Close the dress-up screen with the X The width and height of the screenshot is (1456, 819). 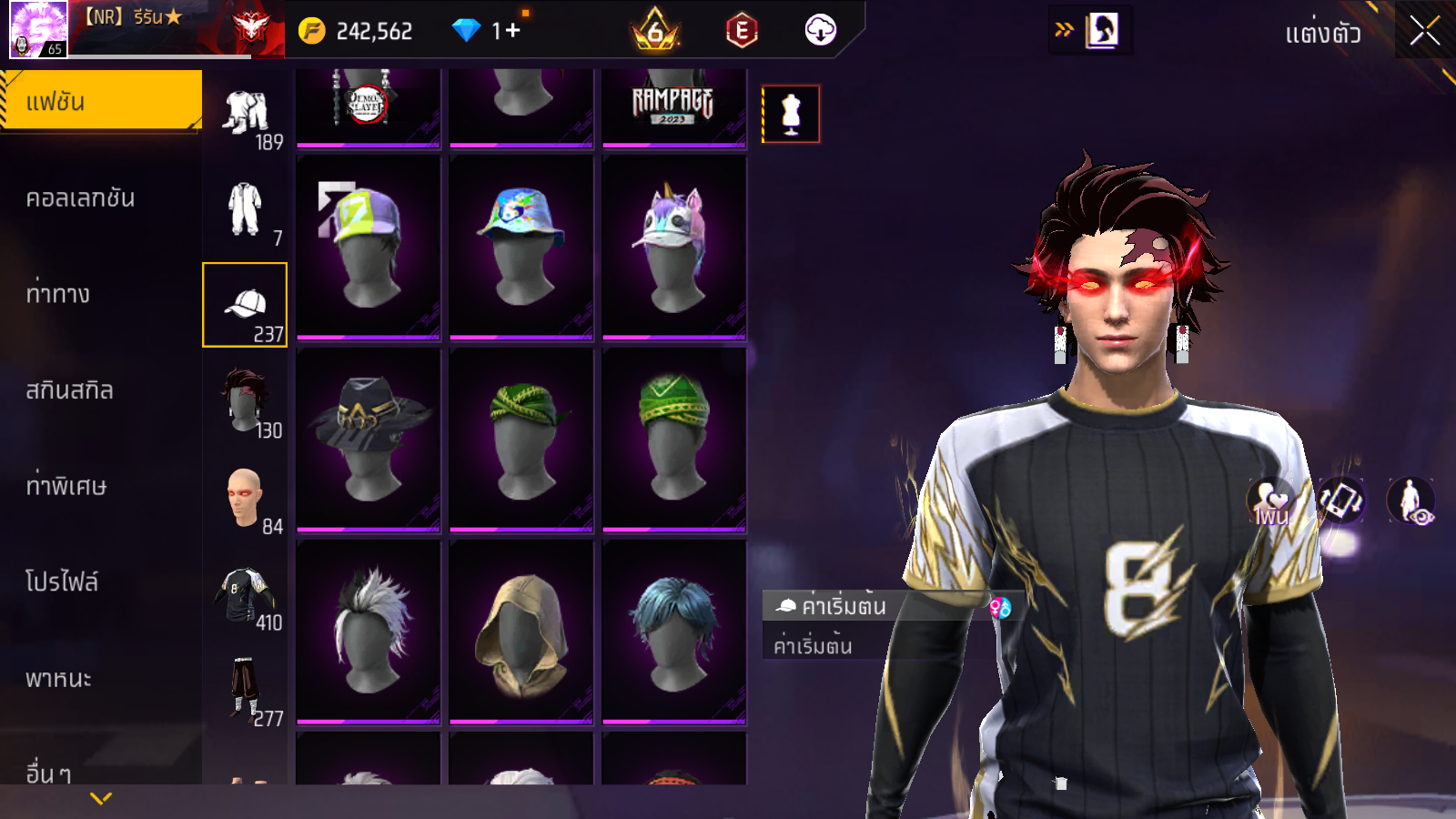tap(1424, 32)
